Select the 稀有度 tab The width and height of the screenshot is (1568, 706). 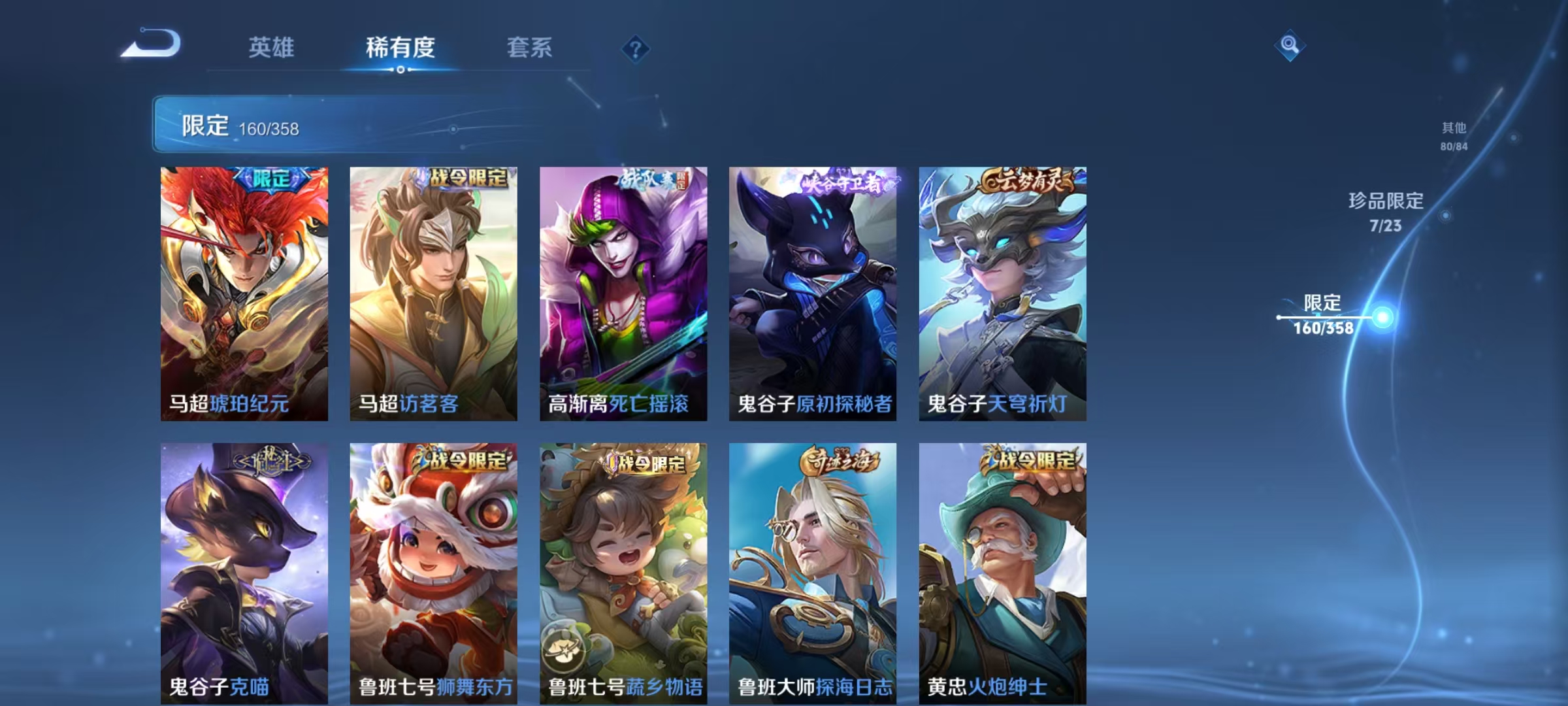(400, 47)
